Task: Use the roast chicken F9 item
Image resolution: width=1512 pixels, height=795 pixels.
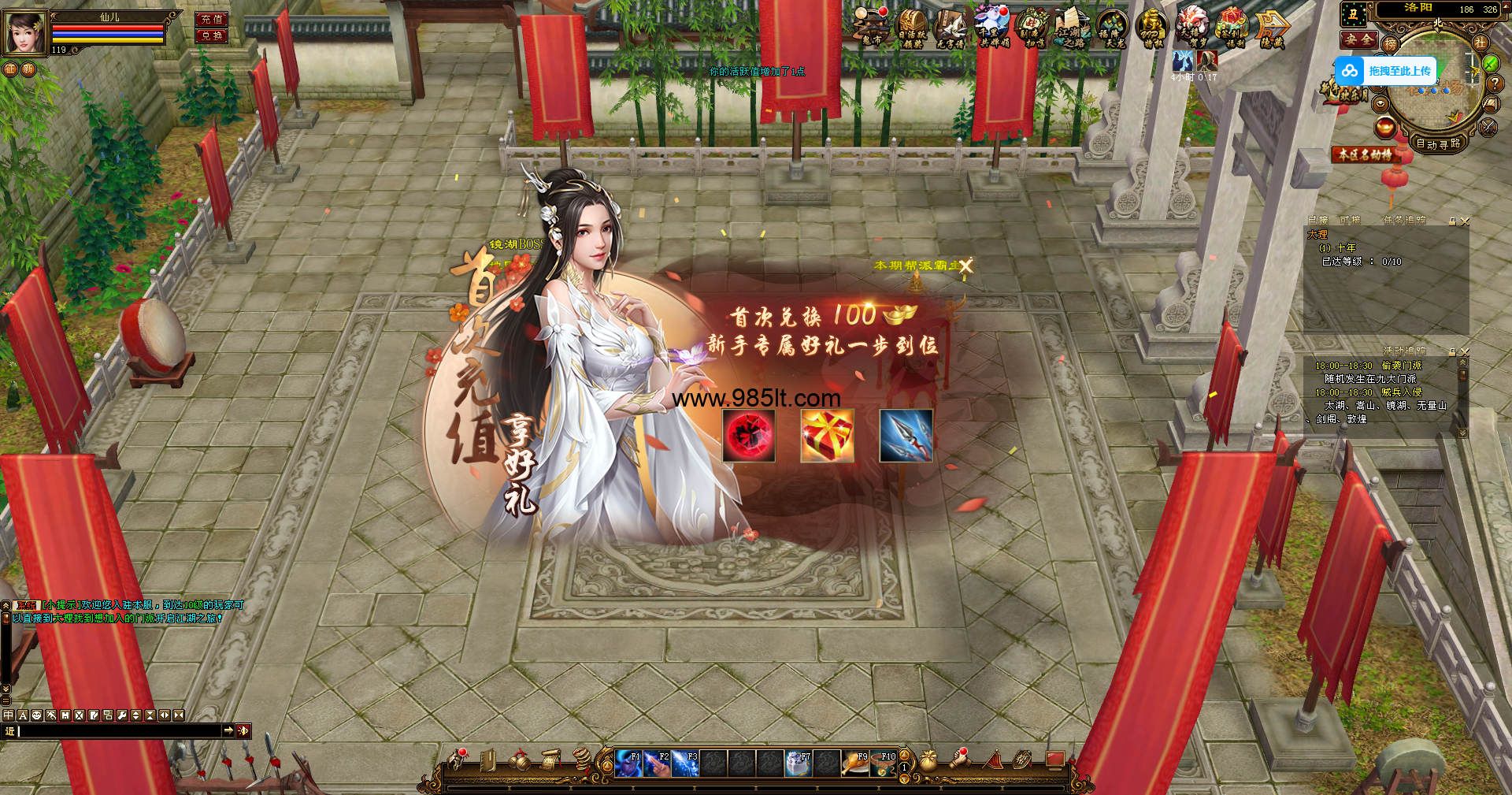Action: [855, 763]
